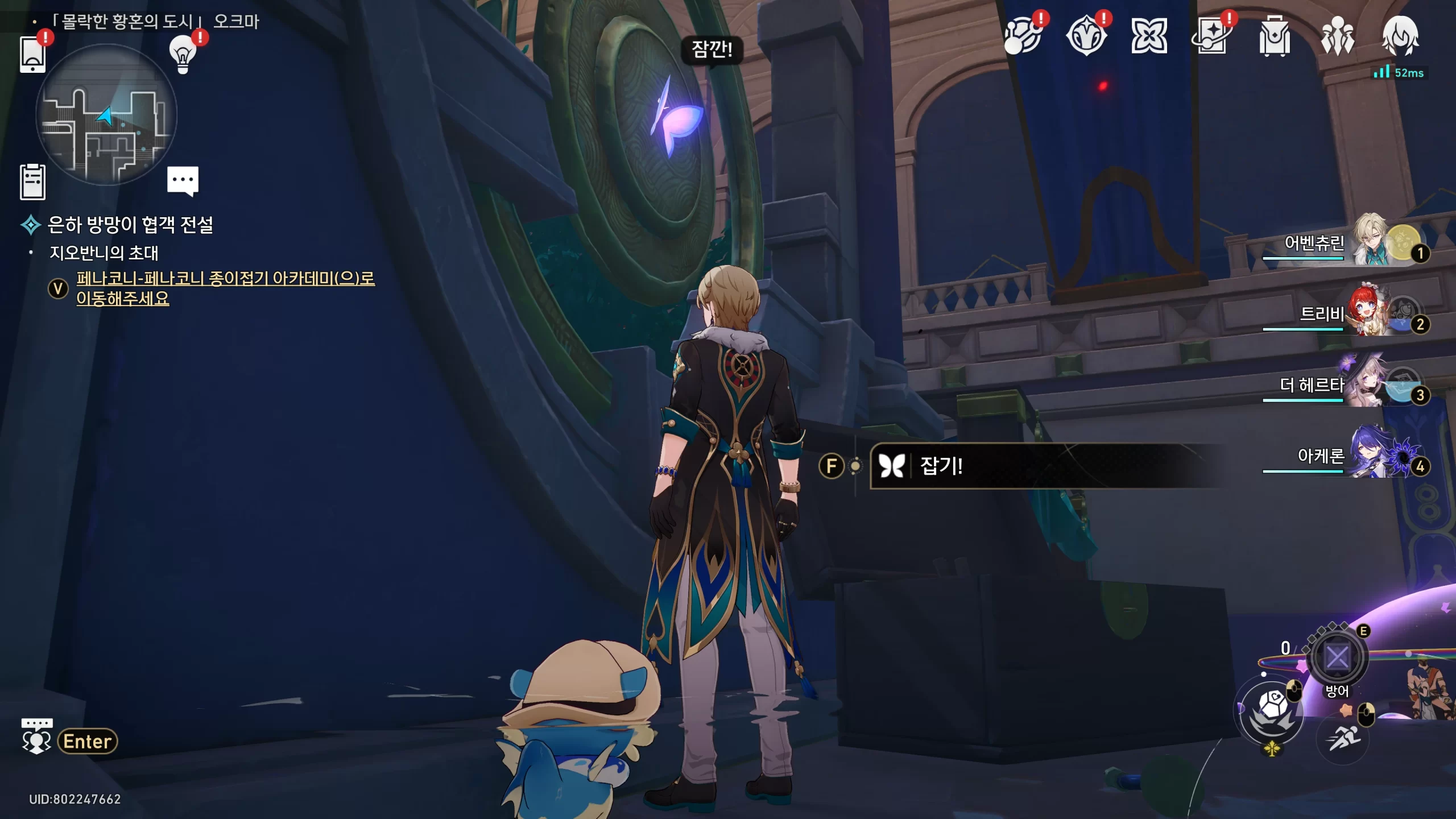The height and width of the screenshot is (819, 1456).
Task: Open the party team setup icon
Action: (1337, 36)
